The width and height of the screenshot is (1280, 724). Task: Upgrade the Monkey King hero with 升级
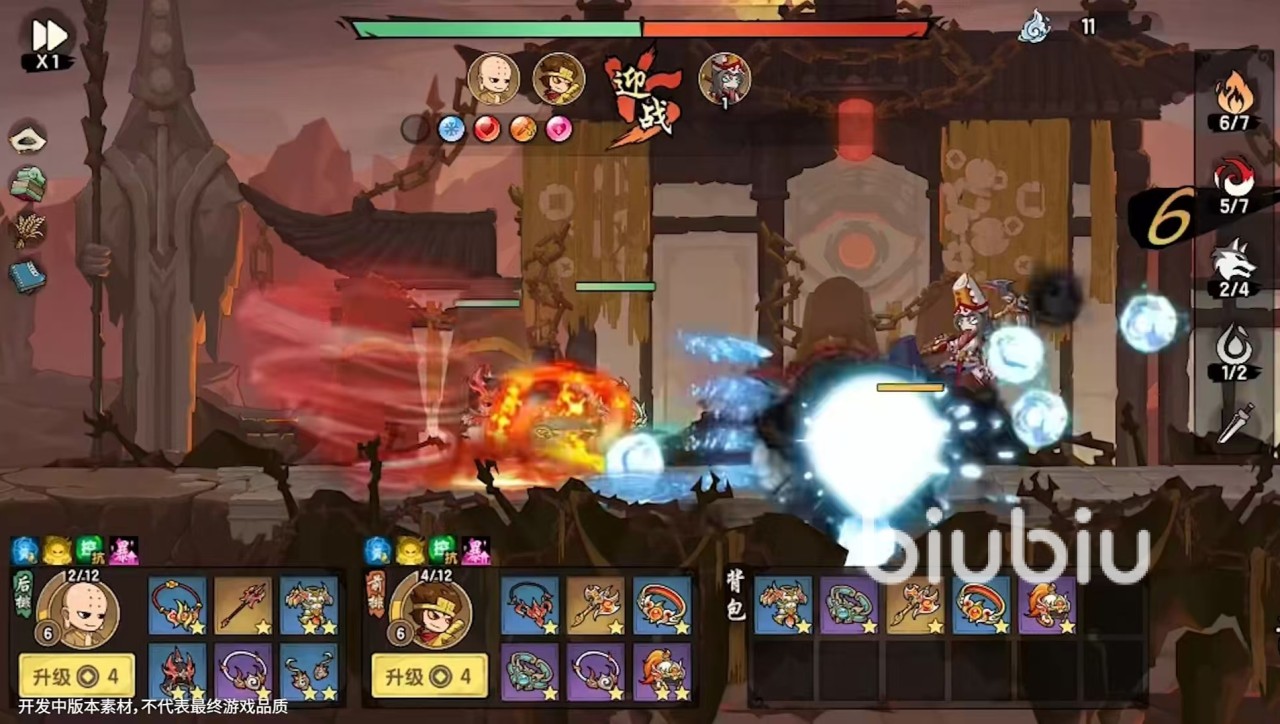(x=429, y=676)
